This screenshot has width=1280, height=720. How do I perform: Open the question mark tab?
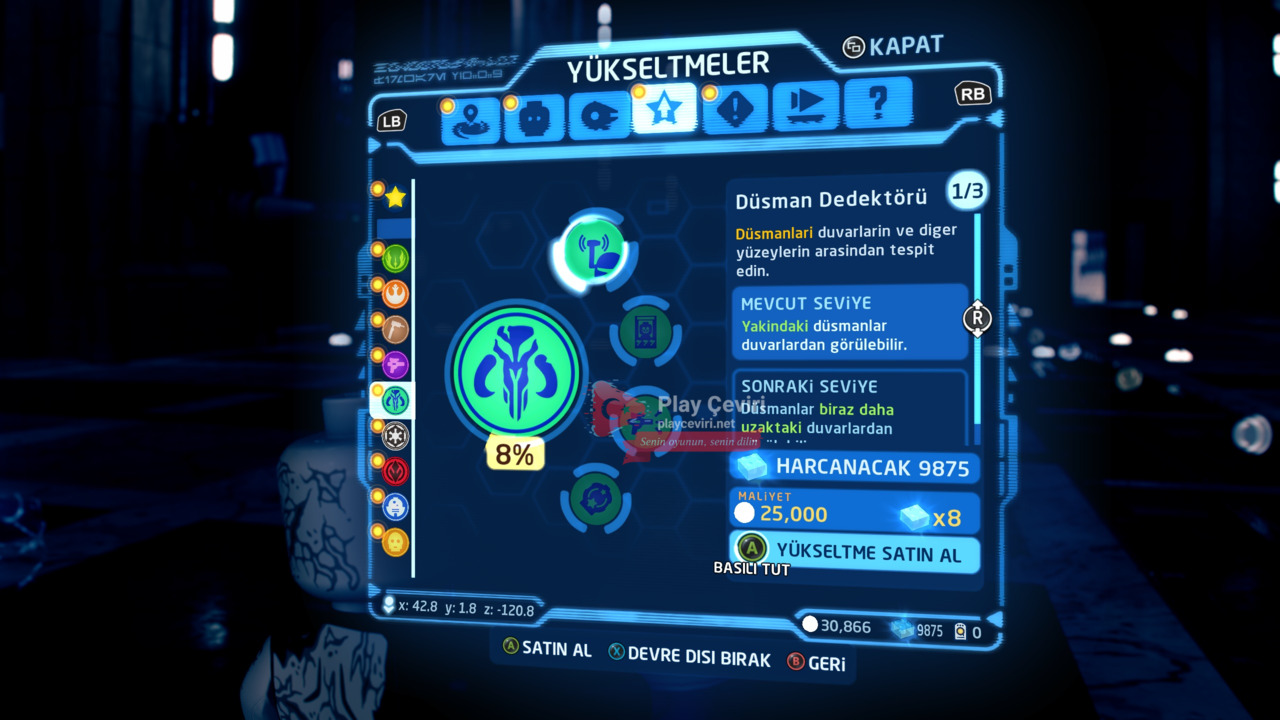(x=877, y=103)
